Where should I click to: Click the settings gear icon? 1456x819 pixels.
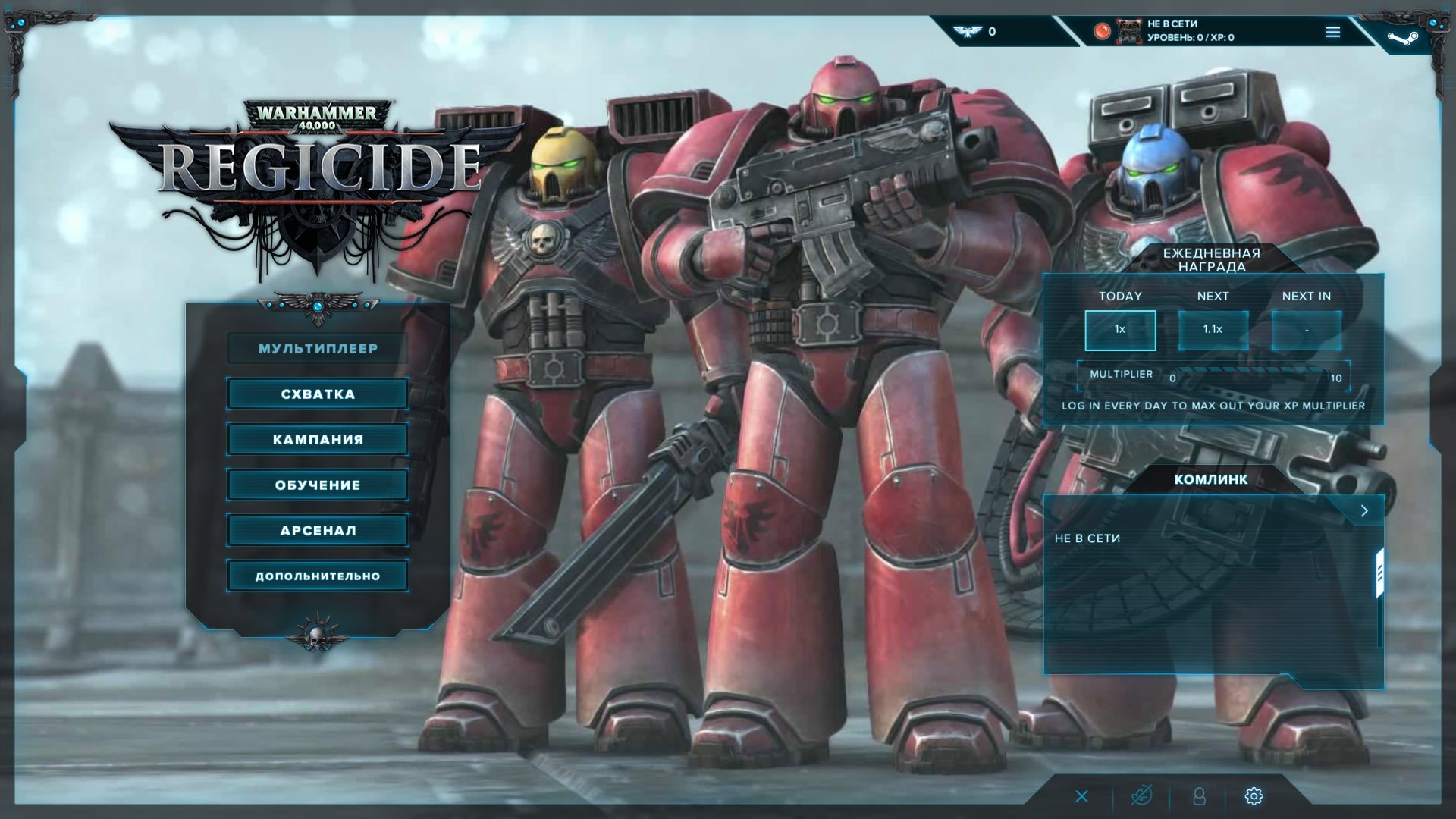tap(1254, 796)
